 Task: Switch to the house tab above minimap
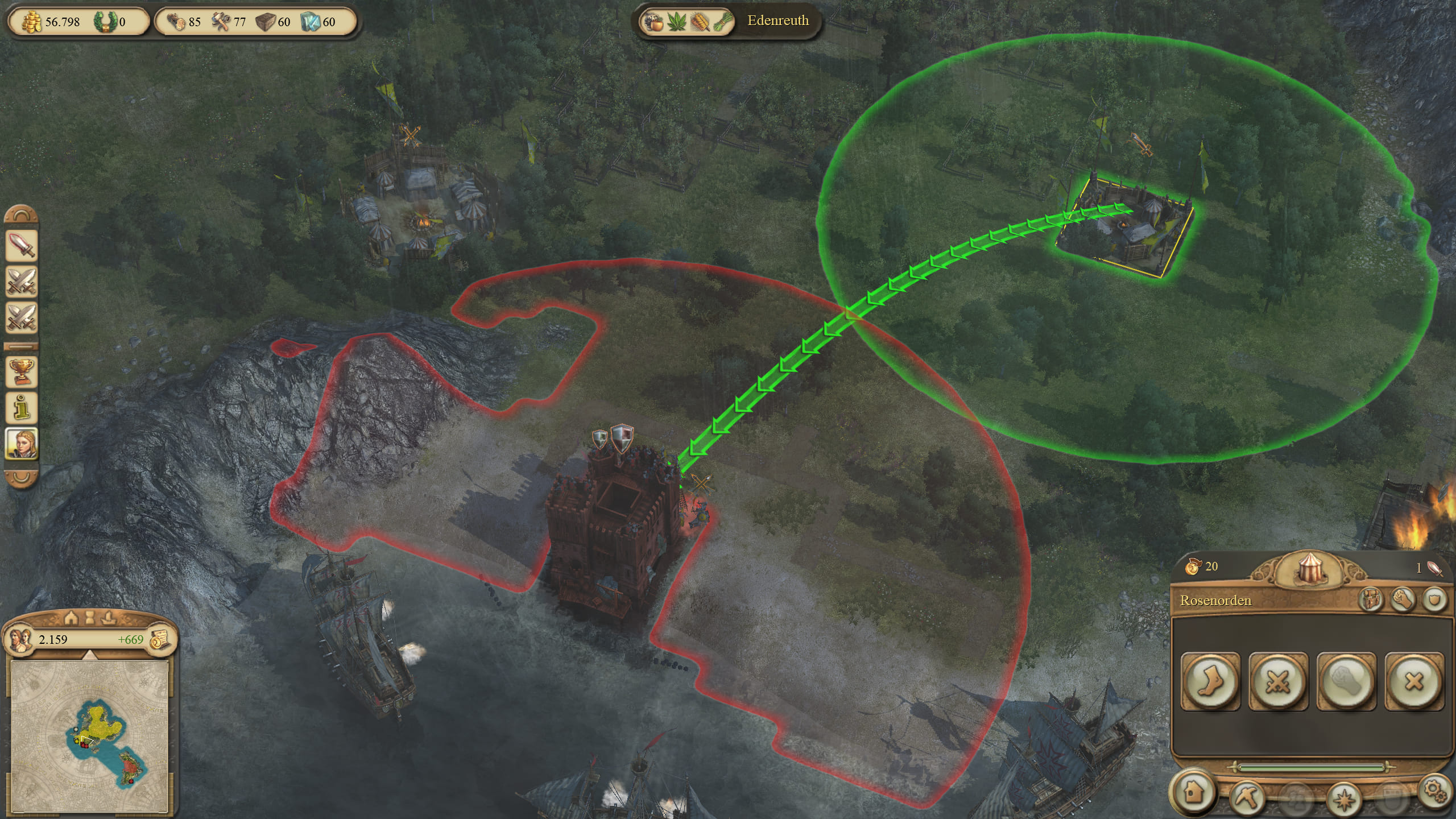(x=71, y=618)
